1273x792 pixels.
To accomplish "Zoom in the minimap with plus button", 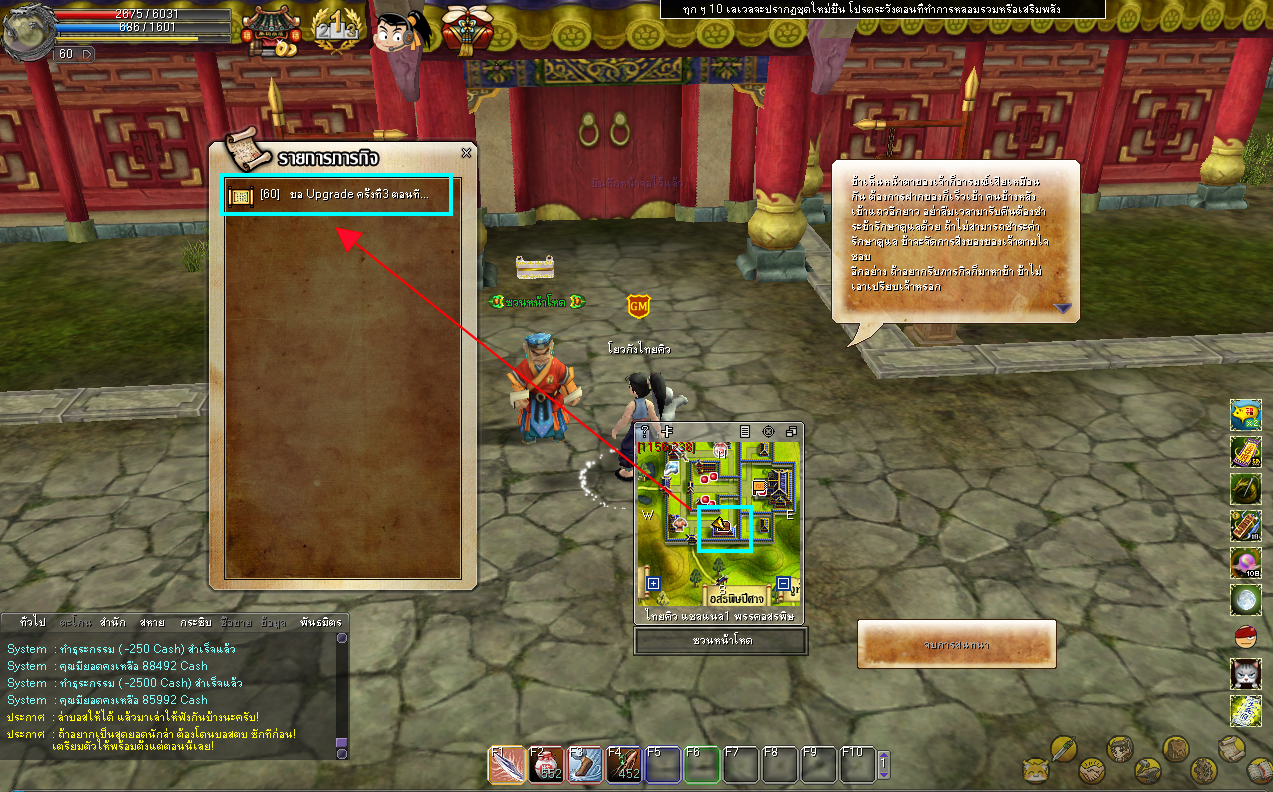I will coord(654,584).
